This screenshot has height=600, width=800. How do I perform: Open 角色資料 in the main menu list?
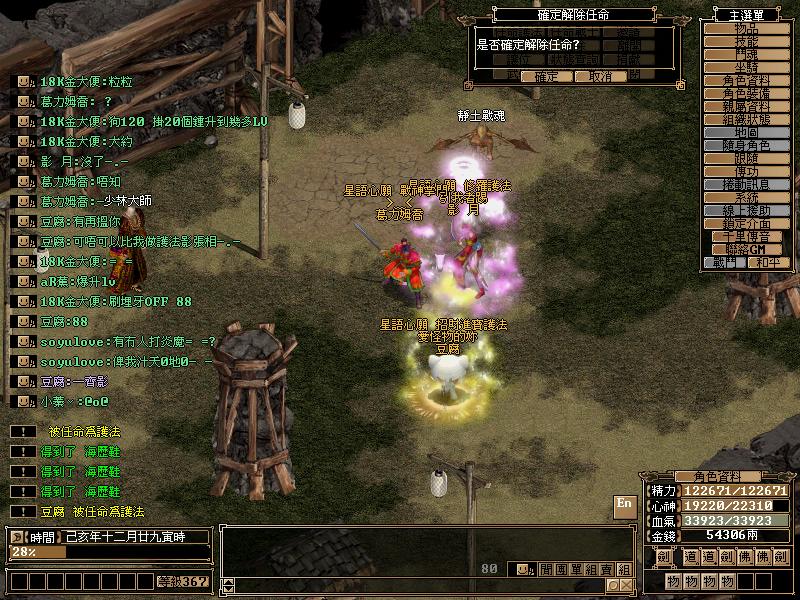[x=746, y=81]
